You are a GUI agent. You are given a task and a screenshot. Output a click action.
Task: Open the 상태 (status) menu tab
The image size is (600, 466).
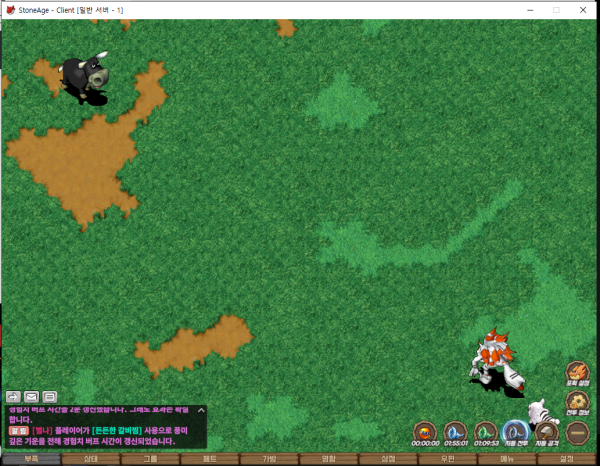(89, 459)
